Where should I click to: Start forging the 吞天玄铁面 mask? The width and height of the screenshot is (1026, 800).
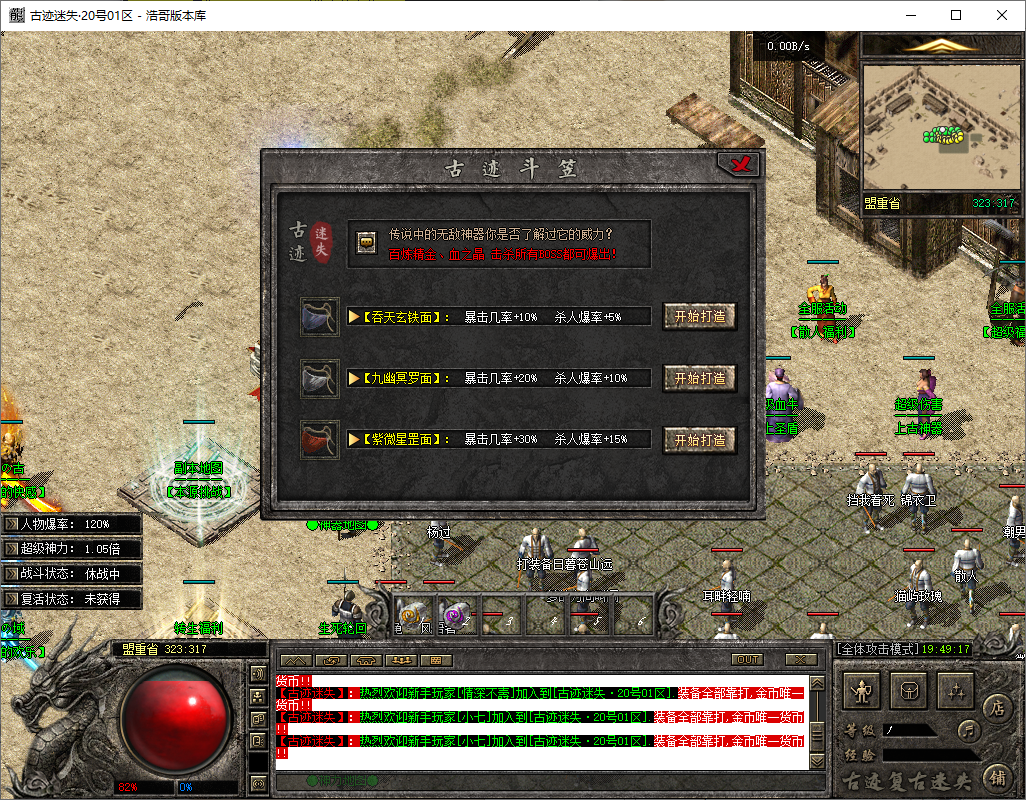click(x=699, y=316)
